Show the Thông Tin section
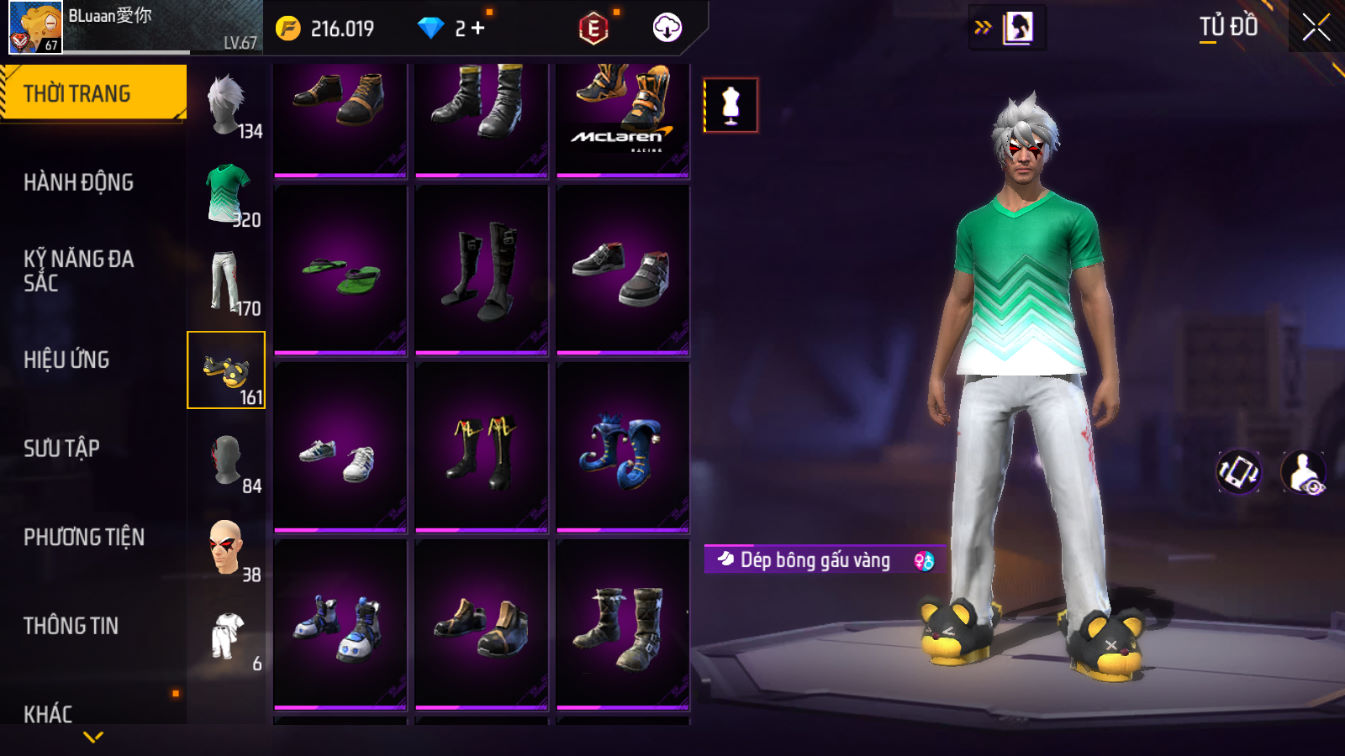 [71, 626]
